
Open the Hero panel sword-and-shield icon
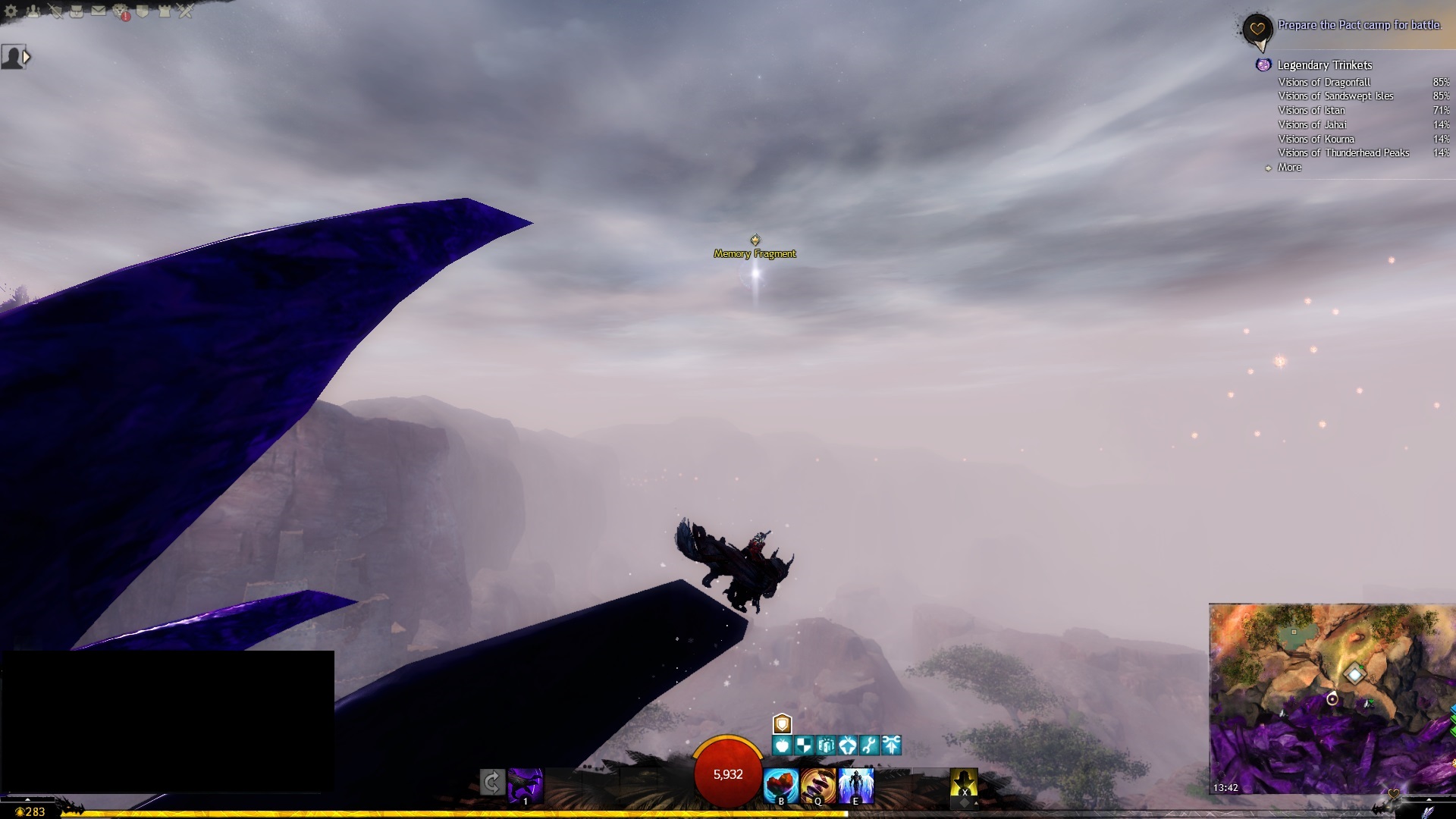pos(55,11)
